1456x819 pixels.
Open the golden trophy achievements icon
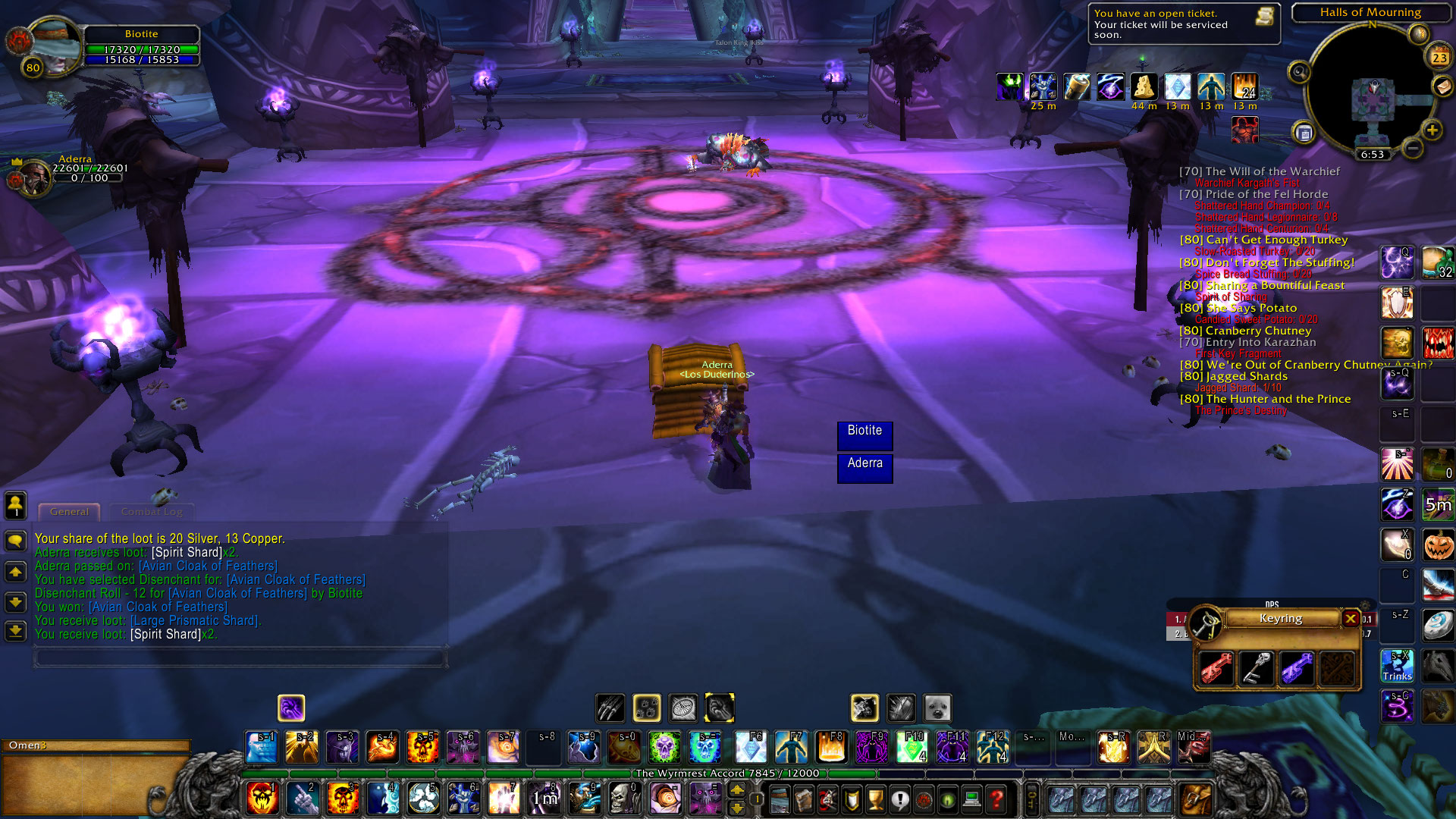876,798
